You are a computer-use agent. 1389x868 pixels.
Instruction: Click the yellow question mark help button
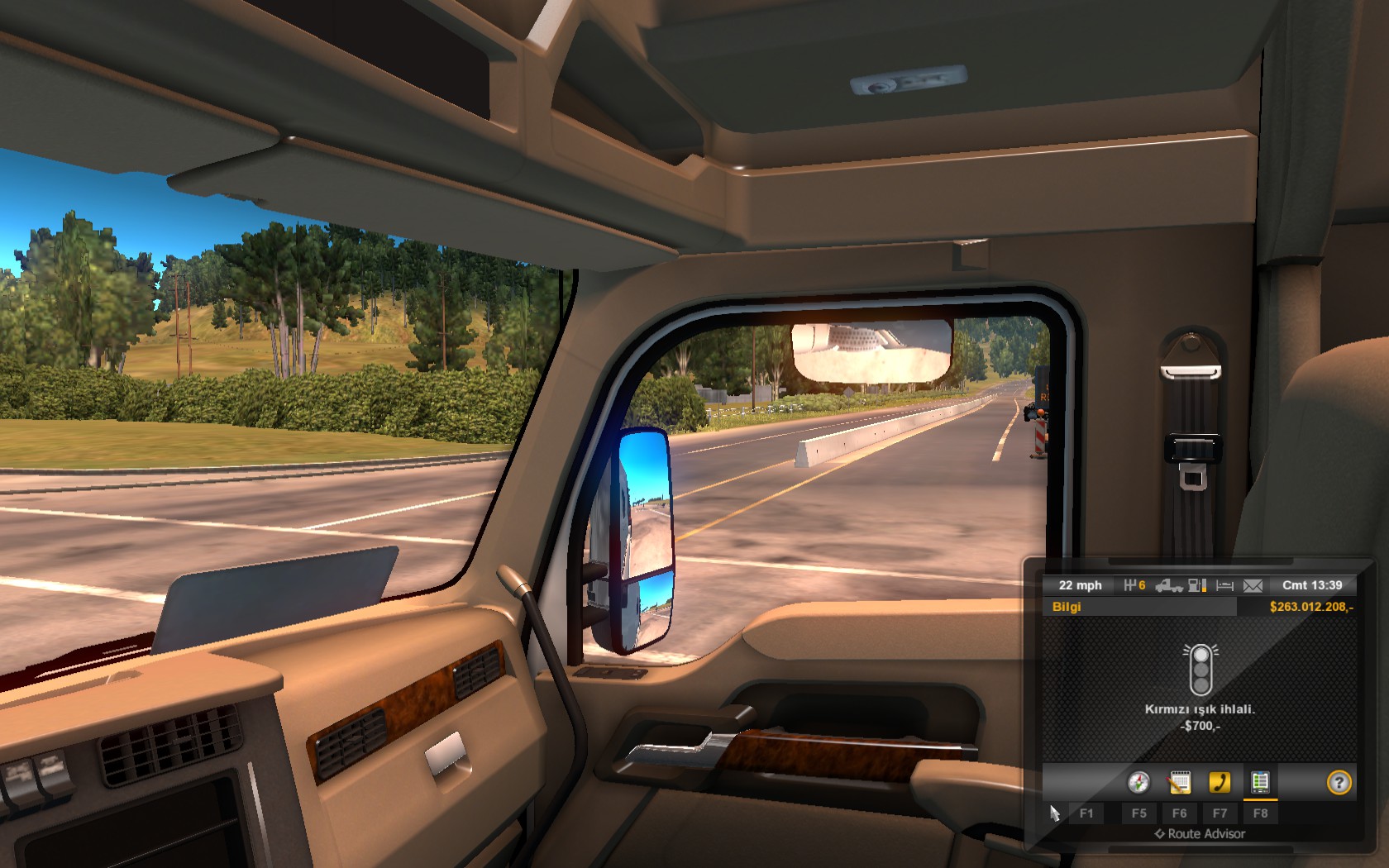1339,782
